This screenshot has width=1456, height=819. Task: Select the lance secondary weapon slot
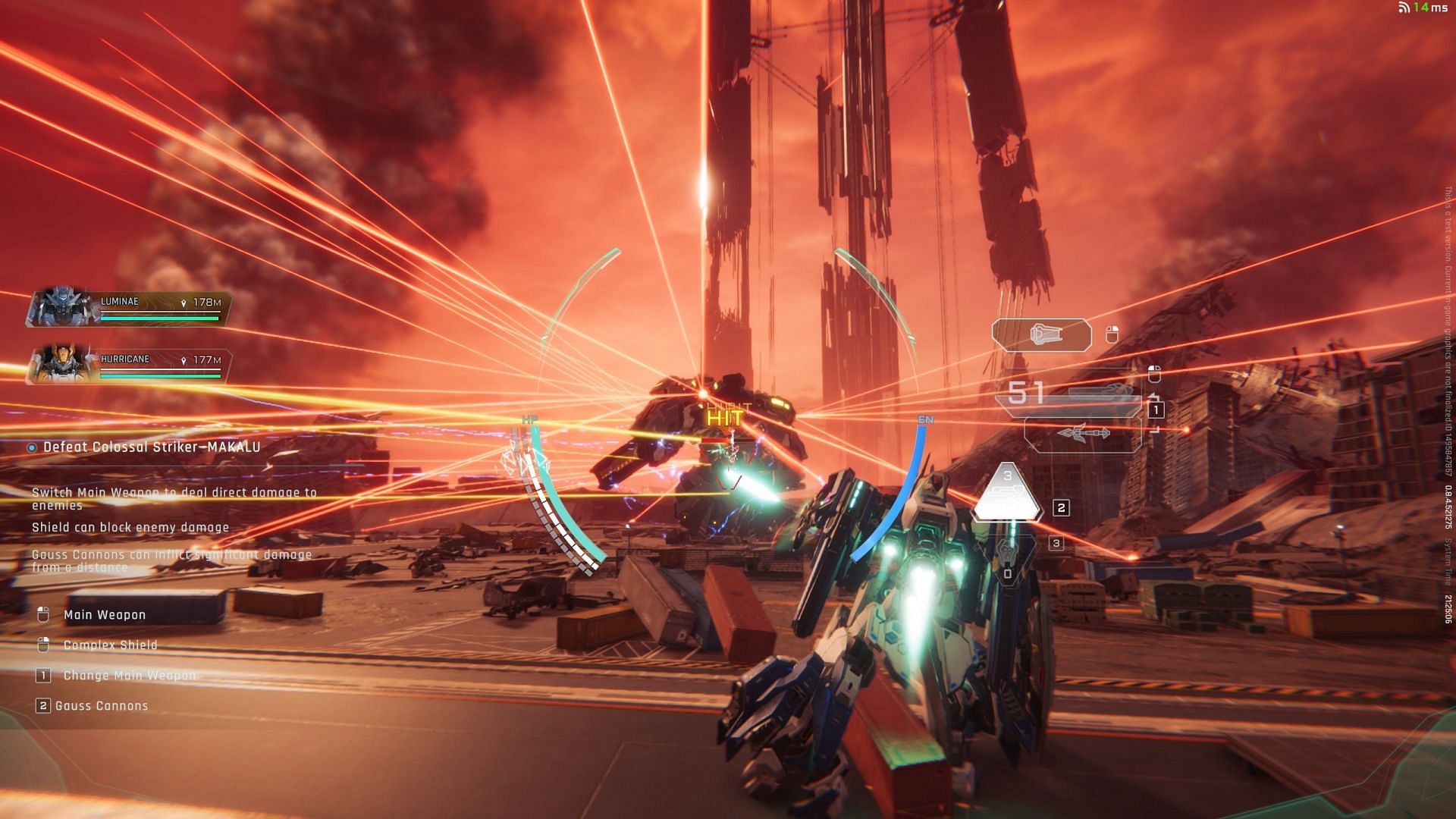click(x=1083, y=434)
